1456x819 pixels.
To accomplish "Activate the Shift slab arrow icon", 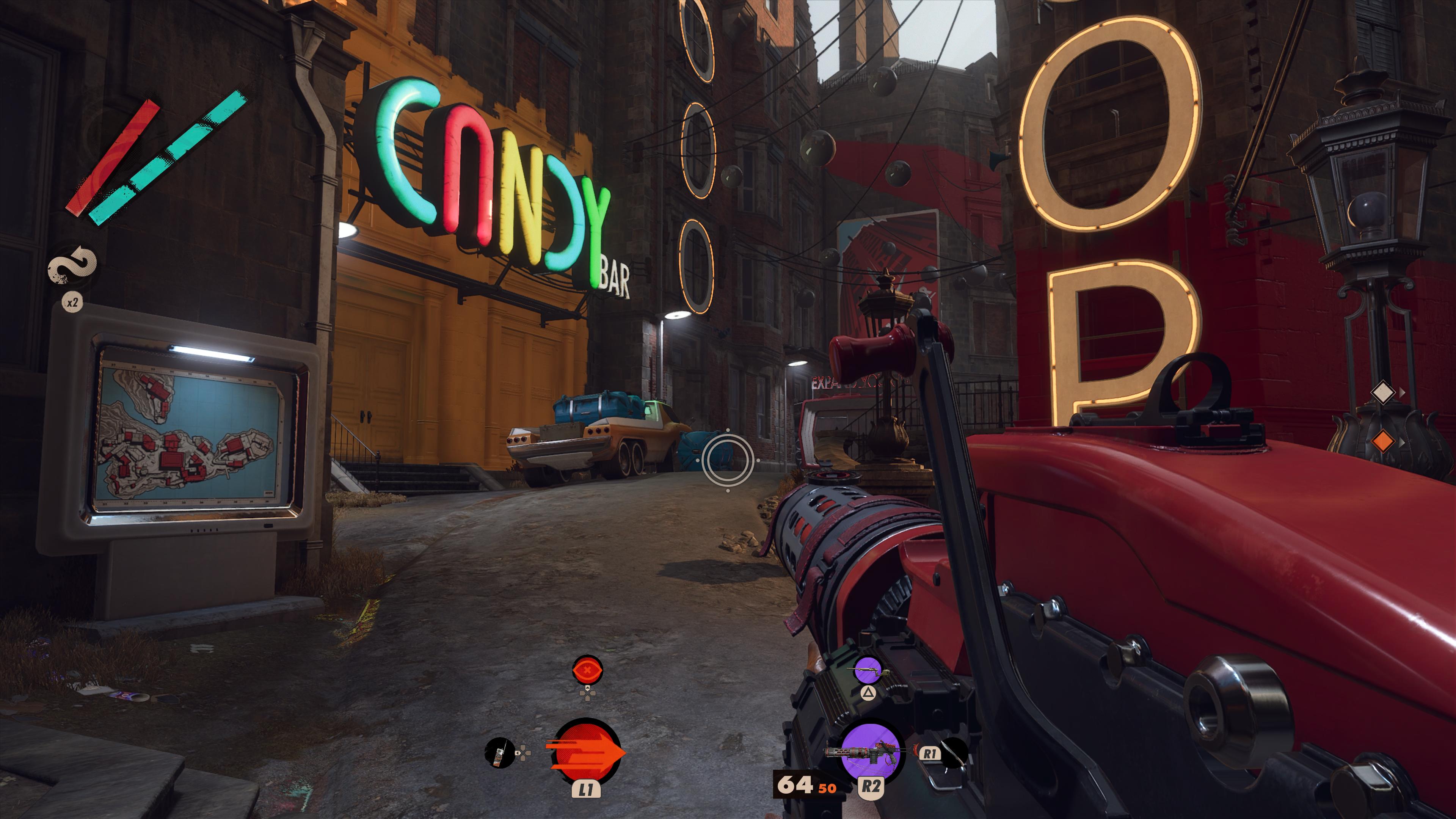I will [x=586, y=752].
